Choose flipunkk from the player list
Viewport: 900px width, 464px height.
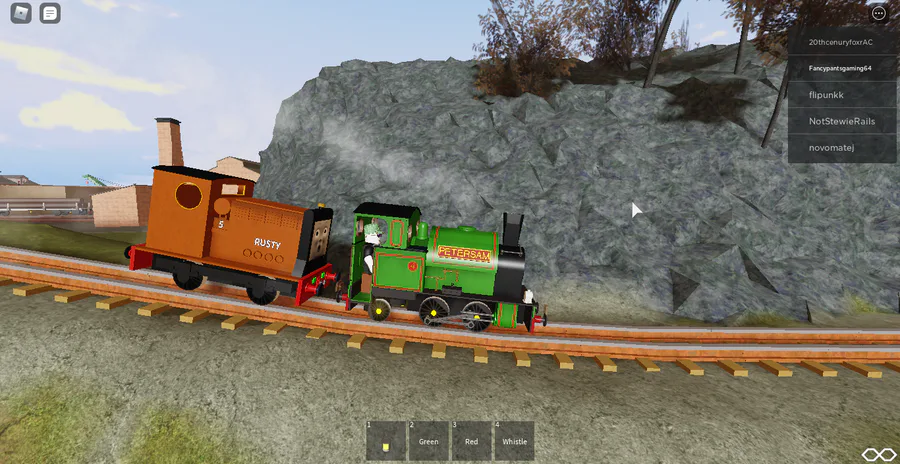(840, 94)
